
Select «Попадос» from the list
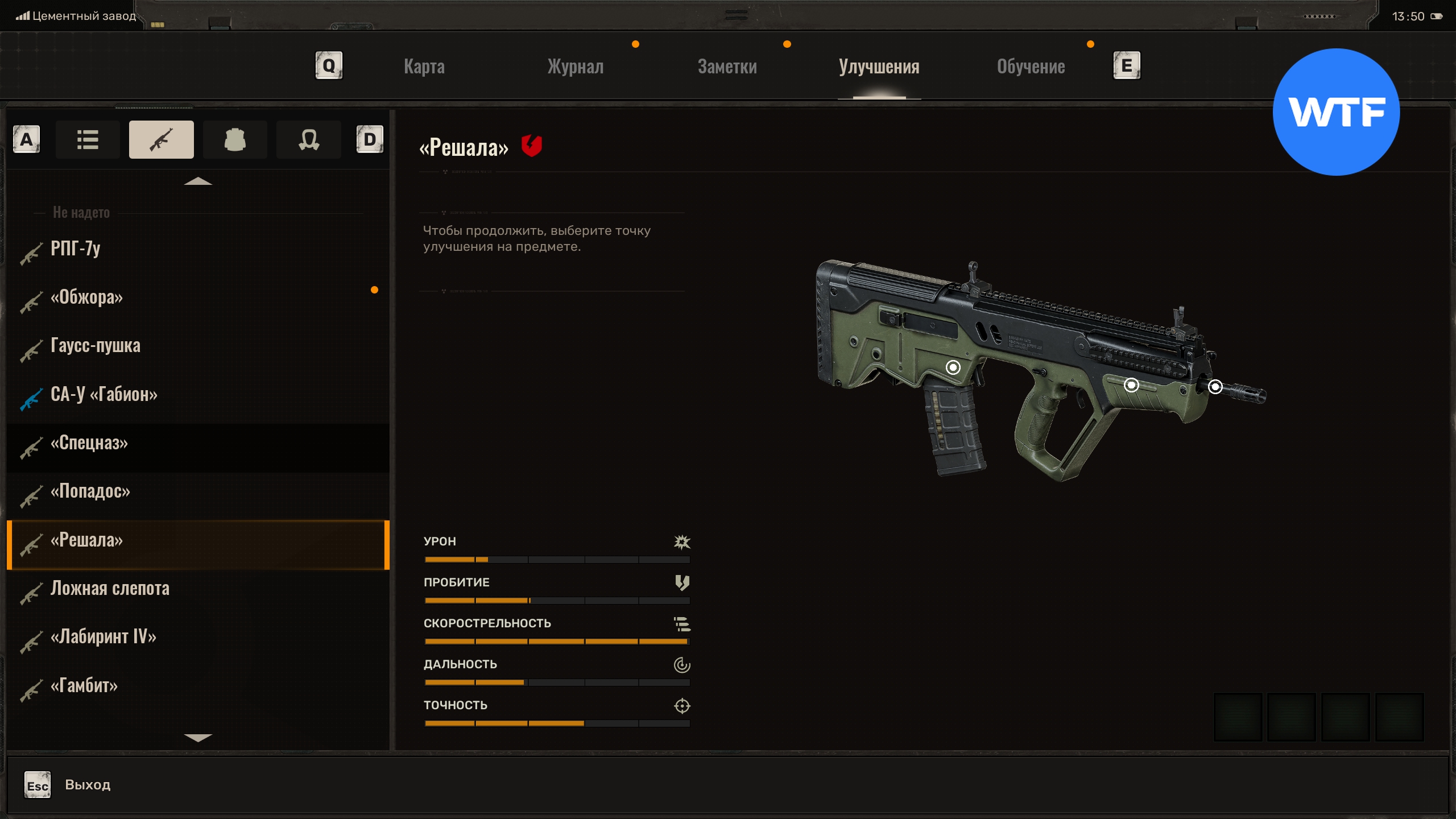[90, 491]
